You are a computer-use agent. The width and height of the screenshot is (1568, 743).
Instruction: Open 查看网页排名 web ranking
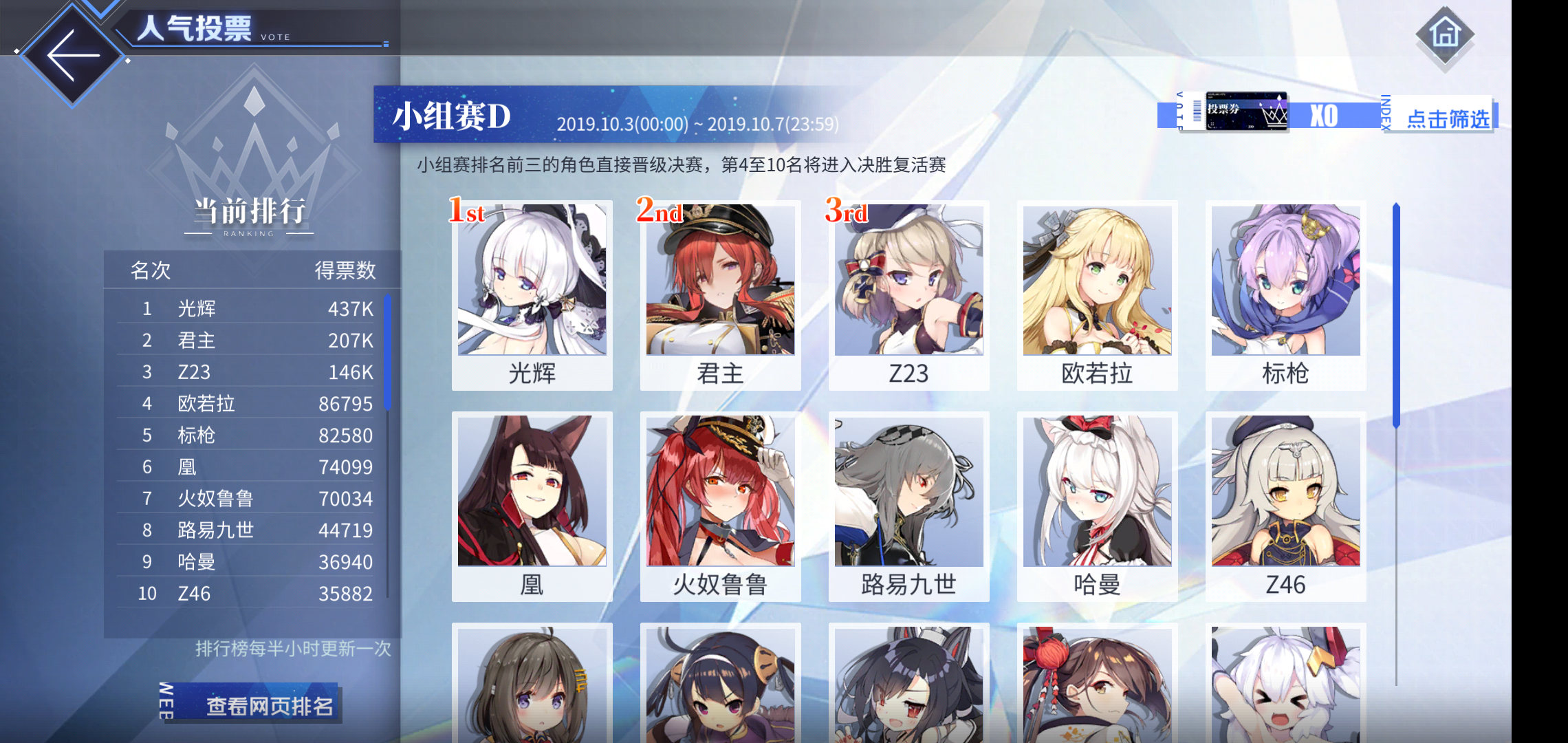pos(268,706)
